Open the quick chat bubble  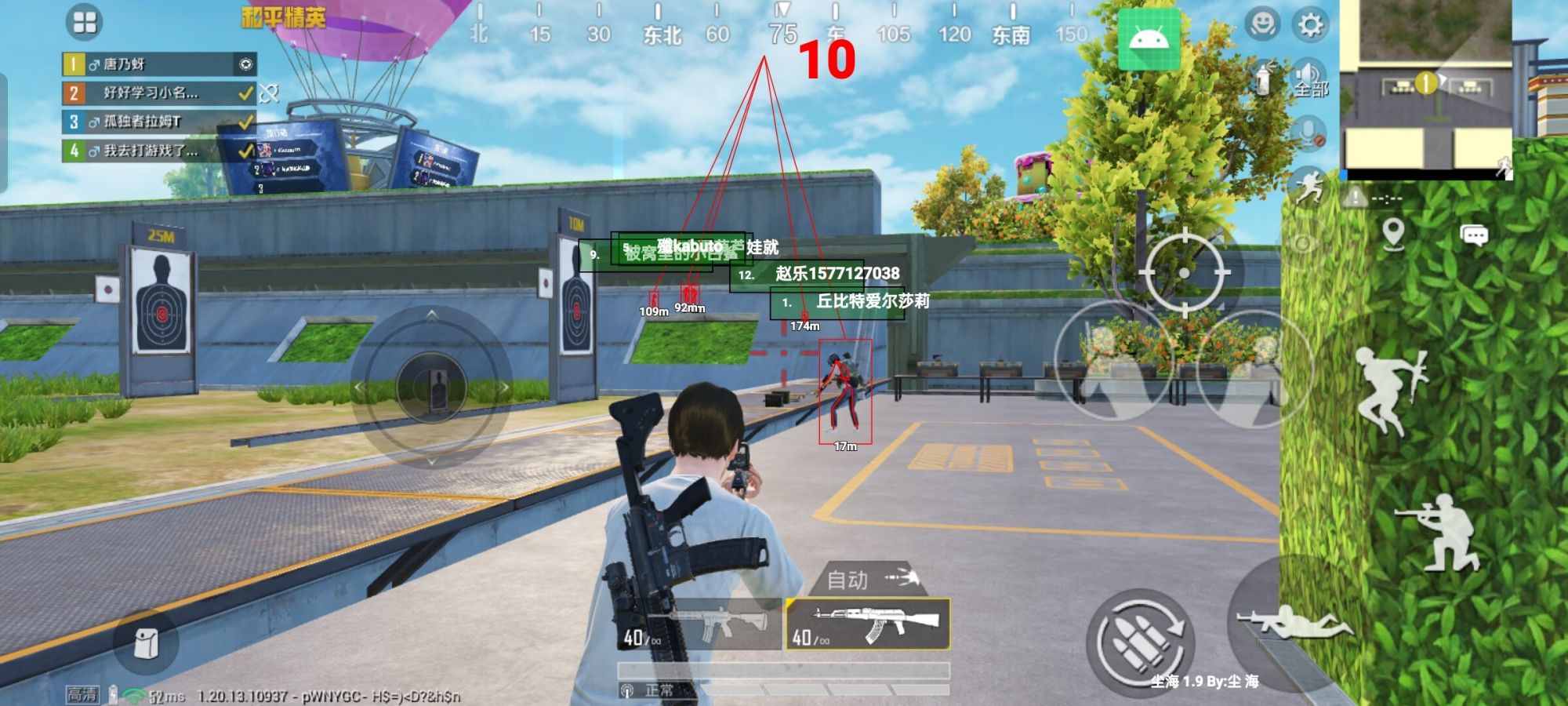tap(1474, 235)
